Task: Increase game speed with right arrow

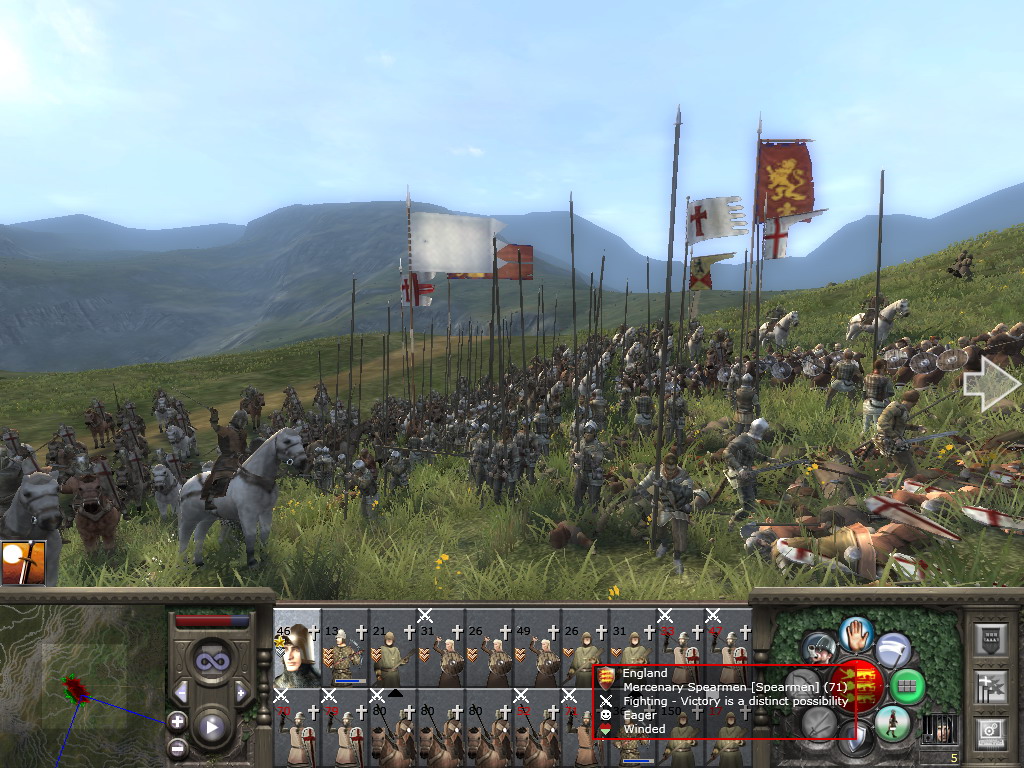Action: (x=241, y=692)
